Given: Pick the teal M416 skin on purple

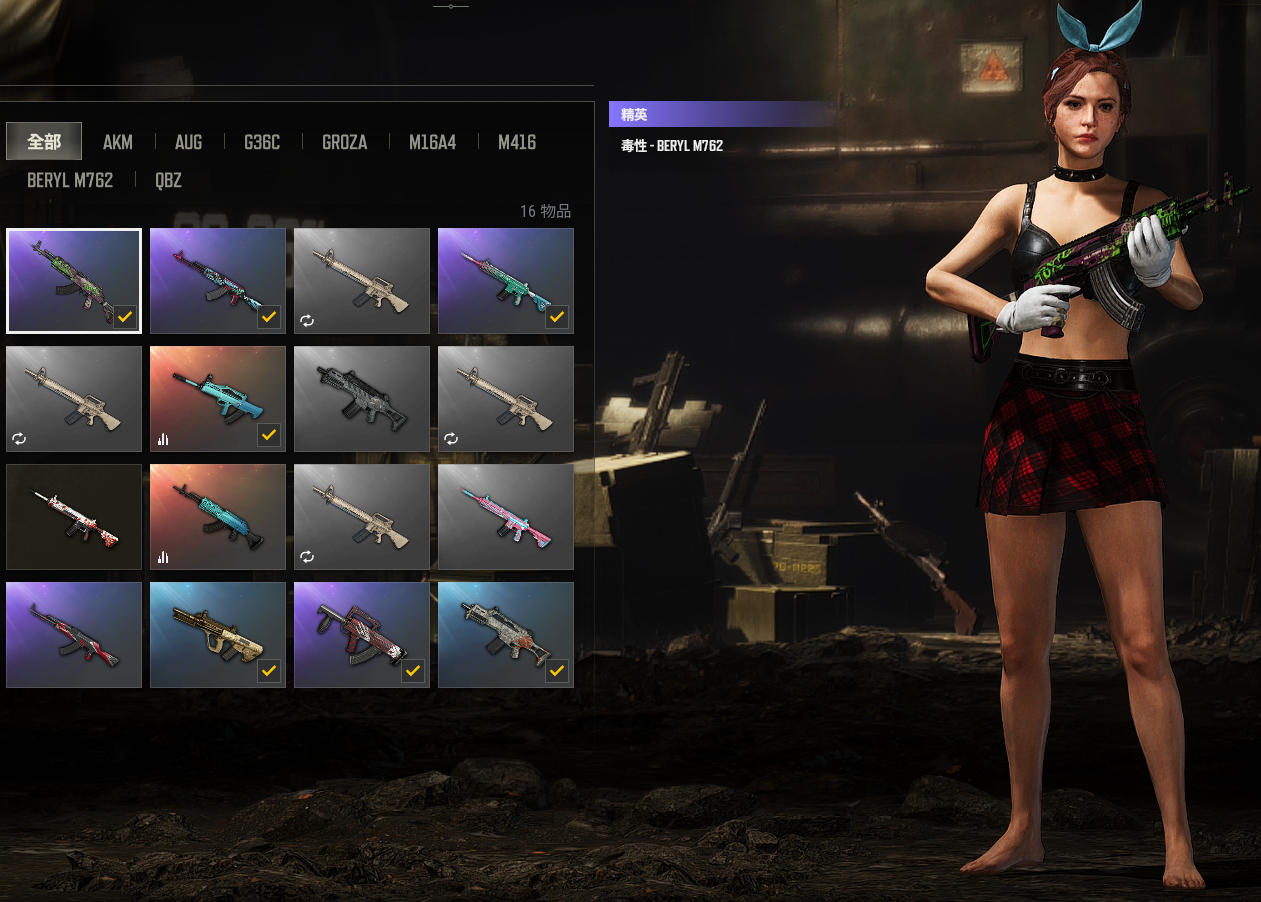Looking at the screenshot, I should pos(506,280).
